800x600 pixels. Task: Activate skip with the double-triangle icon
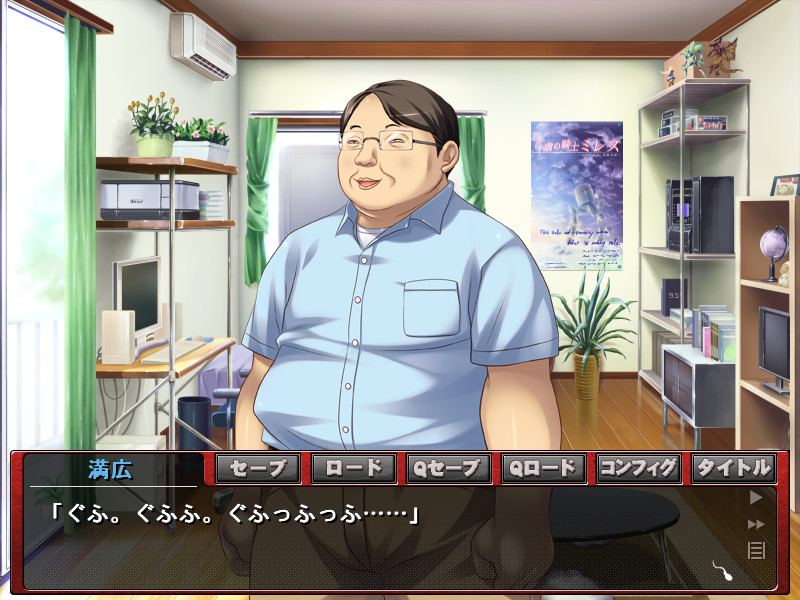[756, 523]
